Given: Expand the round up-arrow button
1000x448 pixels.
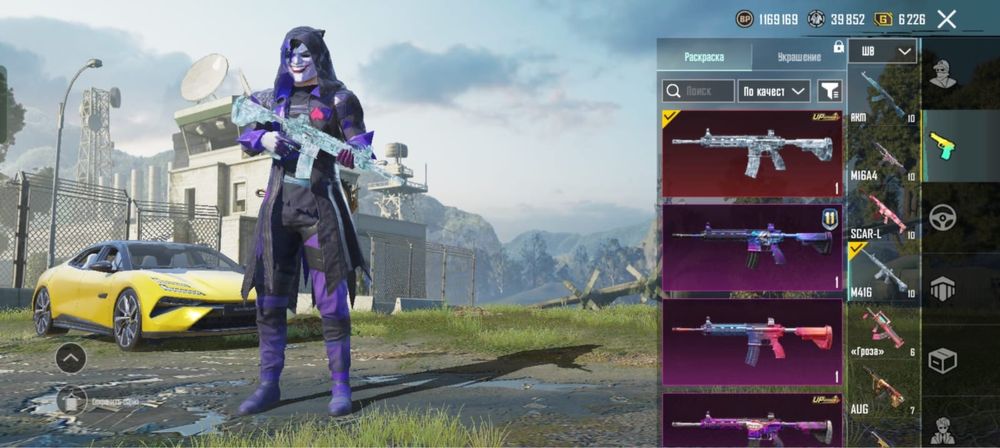Looking at the screenshot, I should pos(70,357).
